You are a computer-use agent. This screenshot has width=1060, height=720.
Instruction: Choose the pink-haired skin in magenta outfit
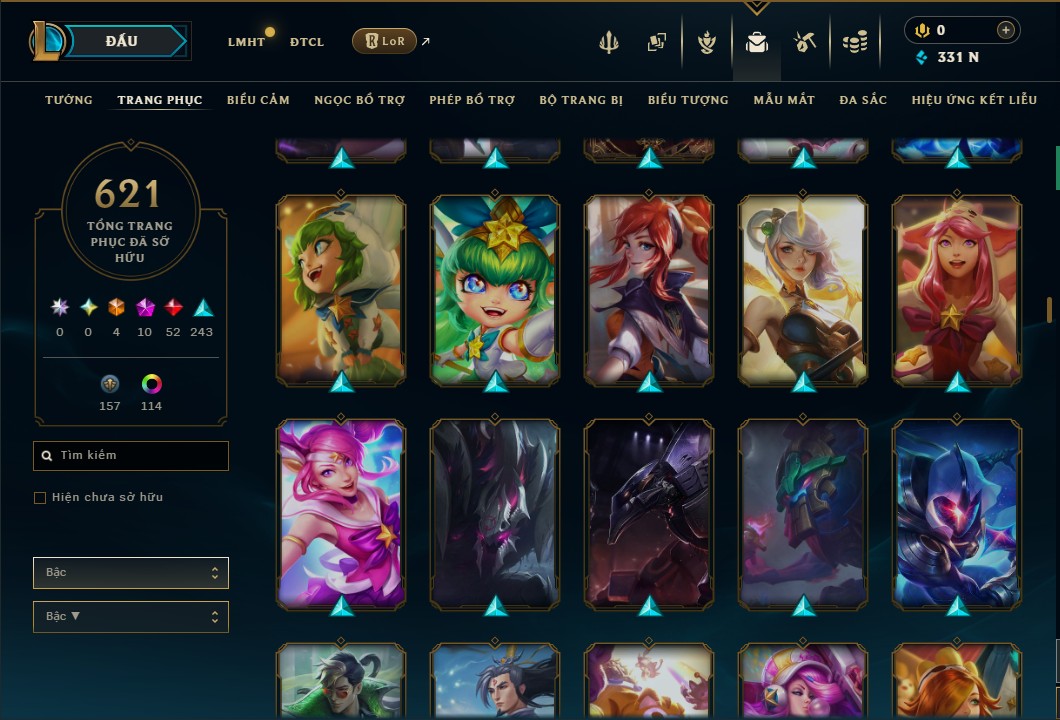click(x=341, y=514)
